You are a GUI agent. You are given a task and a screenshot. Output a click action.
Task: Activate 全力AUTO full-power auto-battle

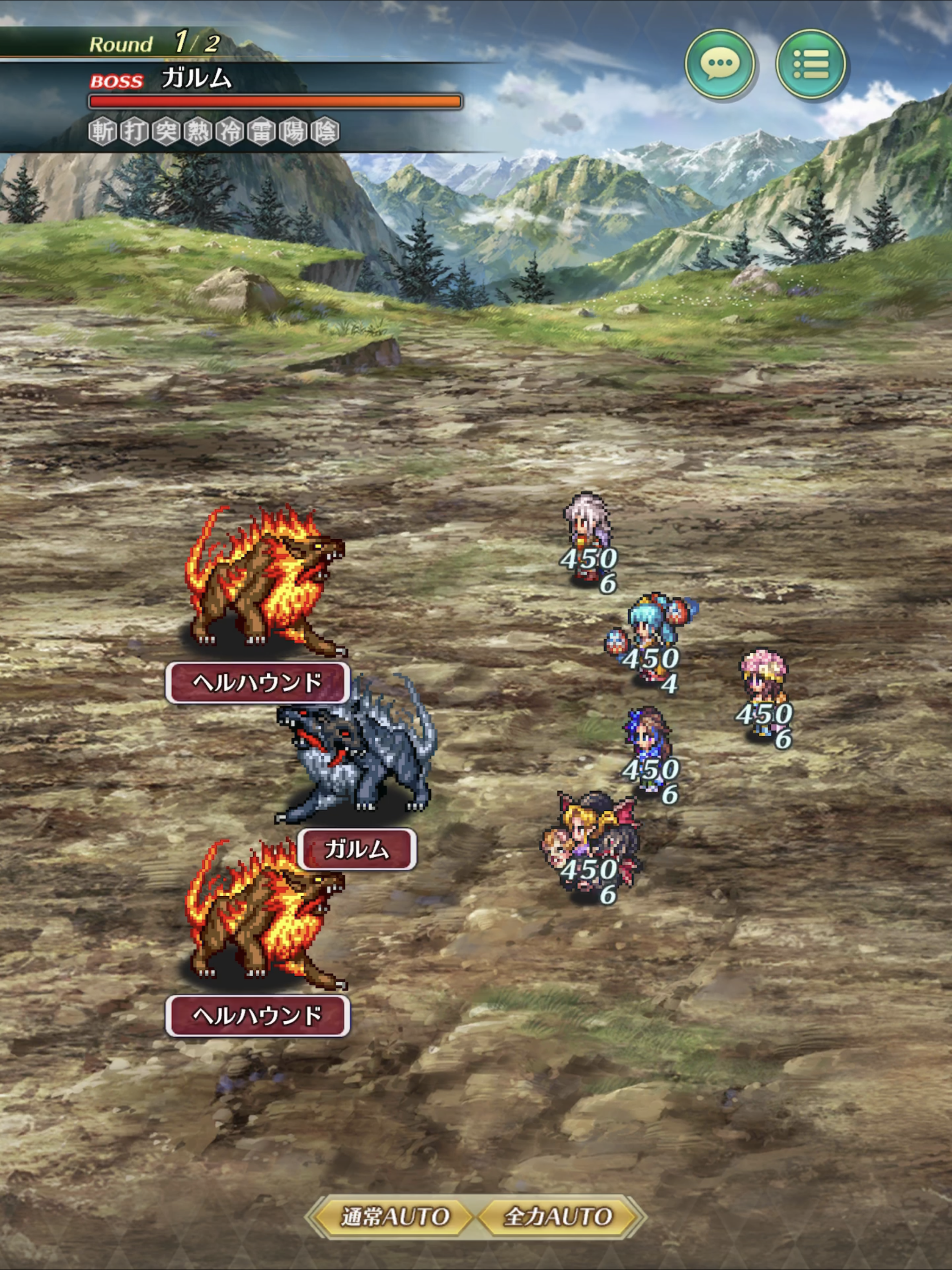point(557,1216)
